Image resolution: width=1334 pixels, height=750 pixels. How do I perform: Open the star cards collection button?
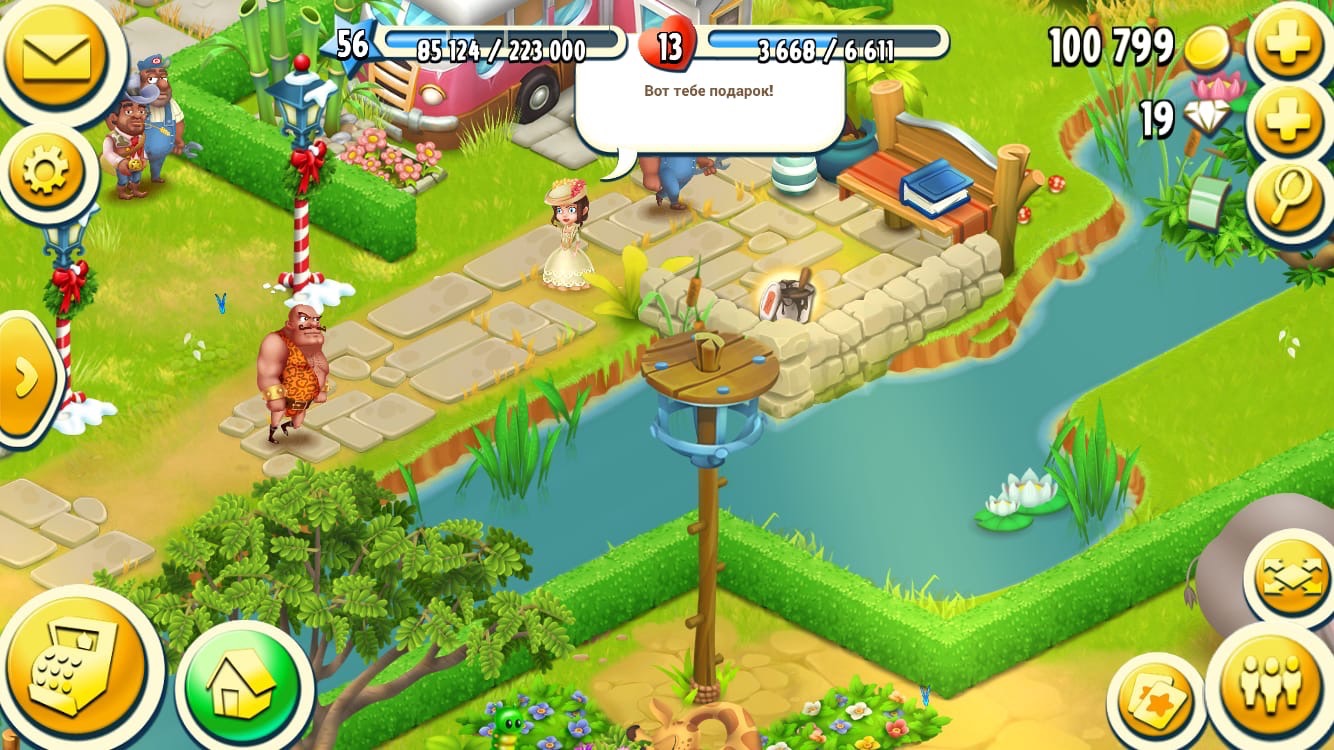pyautogui.click(x=1155, y=701)
